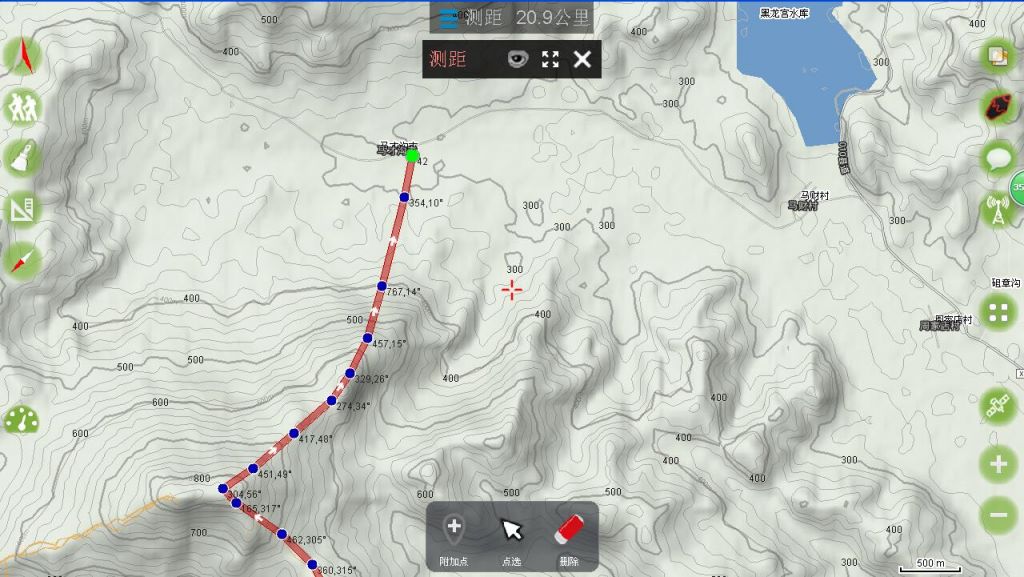Close the 测距 measuring toolbar
The width and height of the screenshot is (1024, 577).
coord(582,60)
